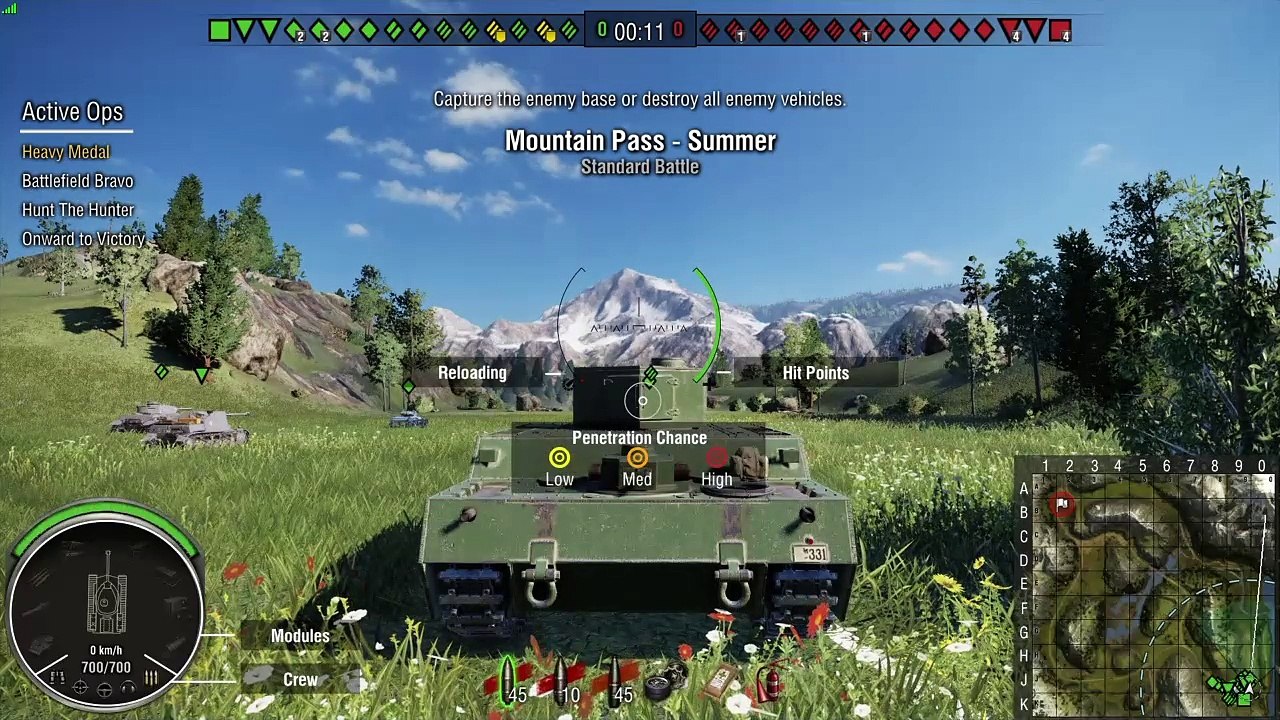Image resolution: width=1280 pixels, height=720 pixels.
Task: Open the Heavy Medal operation
Action: [66, 152]
